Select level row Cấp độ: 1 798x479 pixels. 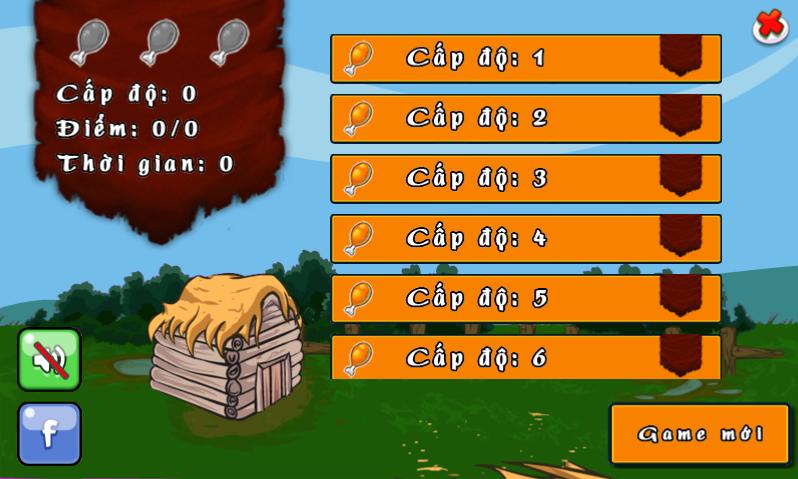pos(525,58)
